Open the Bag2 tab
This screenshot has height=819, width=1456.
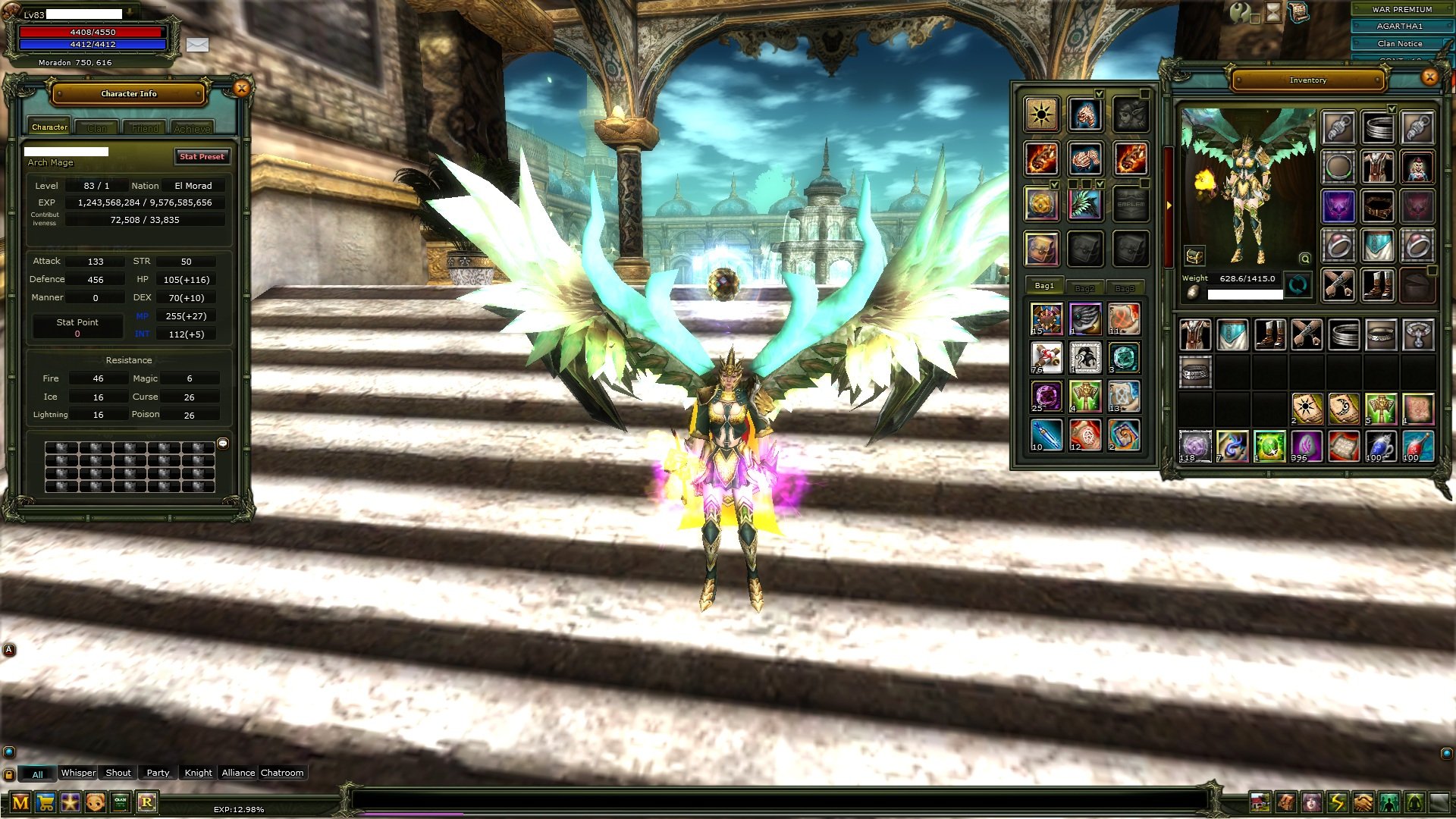pos(1084,287)
